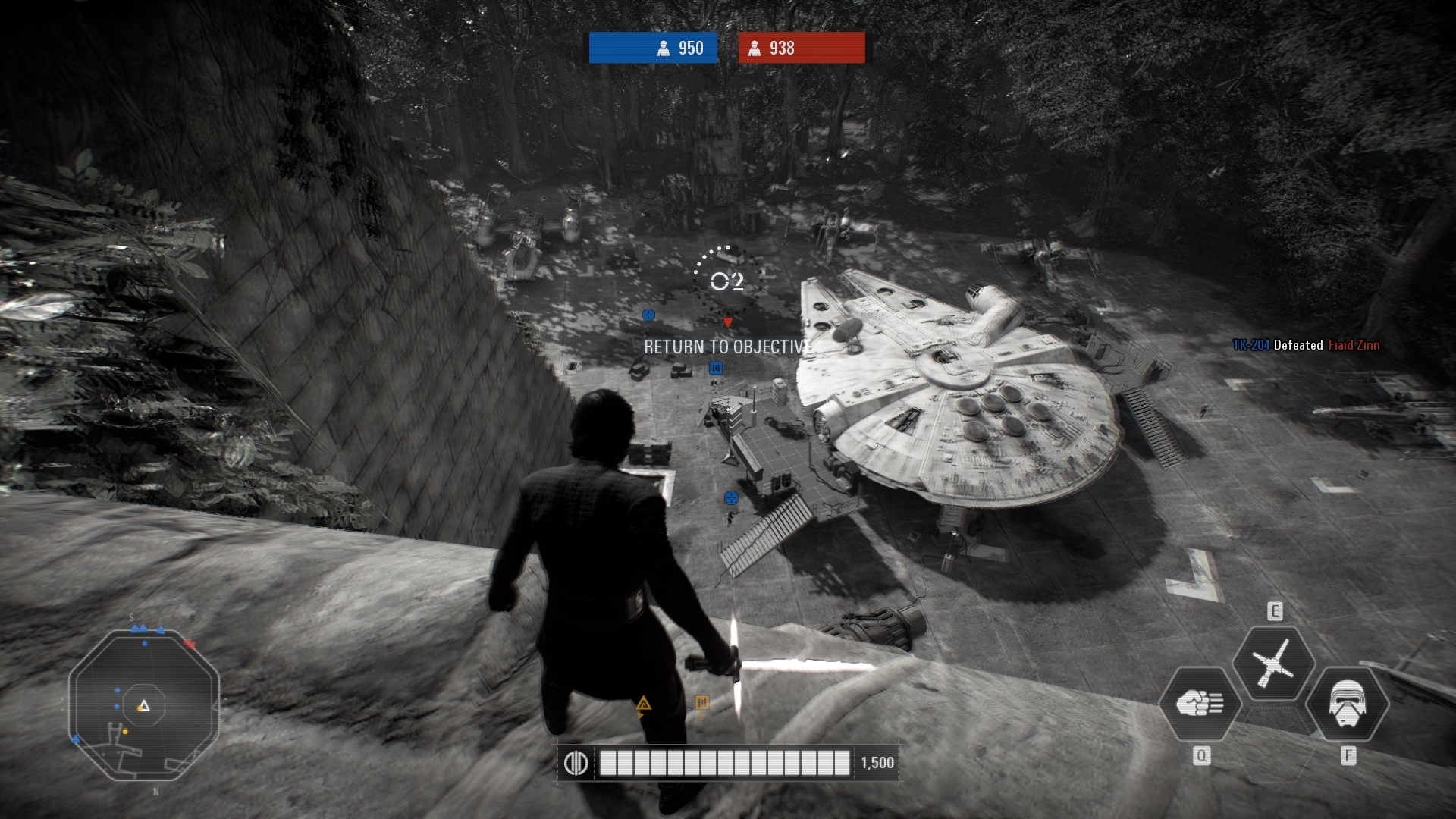Use the Kylo Ren helmet Freeze ability

(1347, 704)
